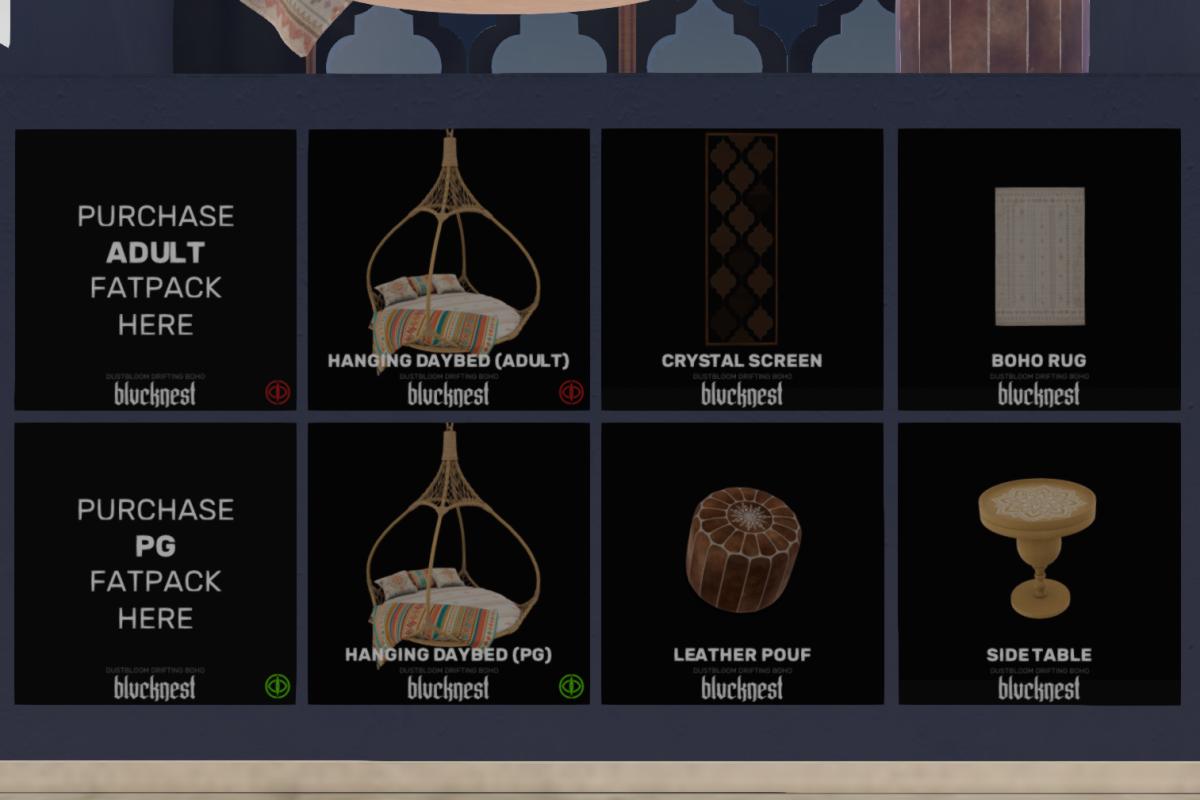Click the Side Table vendor tile
The width and height of the screenshot is (1200, 800).
tap(1038, 563)
